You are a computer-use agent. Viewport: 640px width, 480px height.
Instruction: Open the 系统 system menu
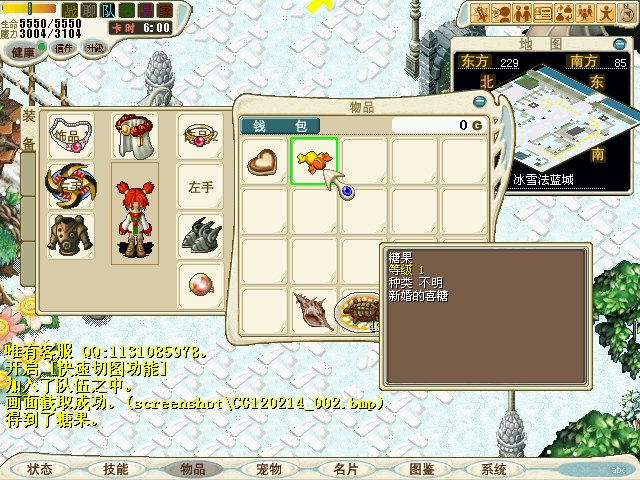tap(494, 469)
